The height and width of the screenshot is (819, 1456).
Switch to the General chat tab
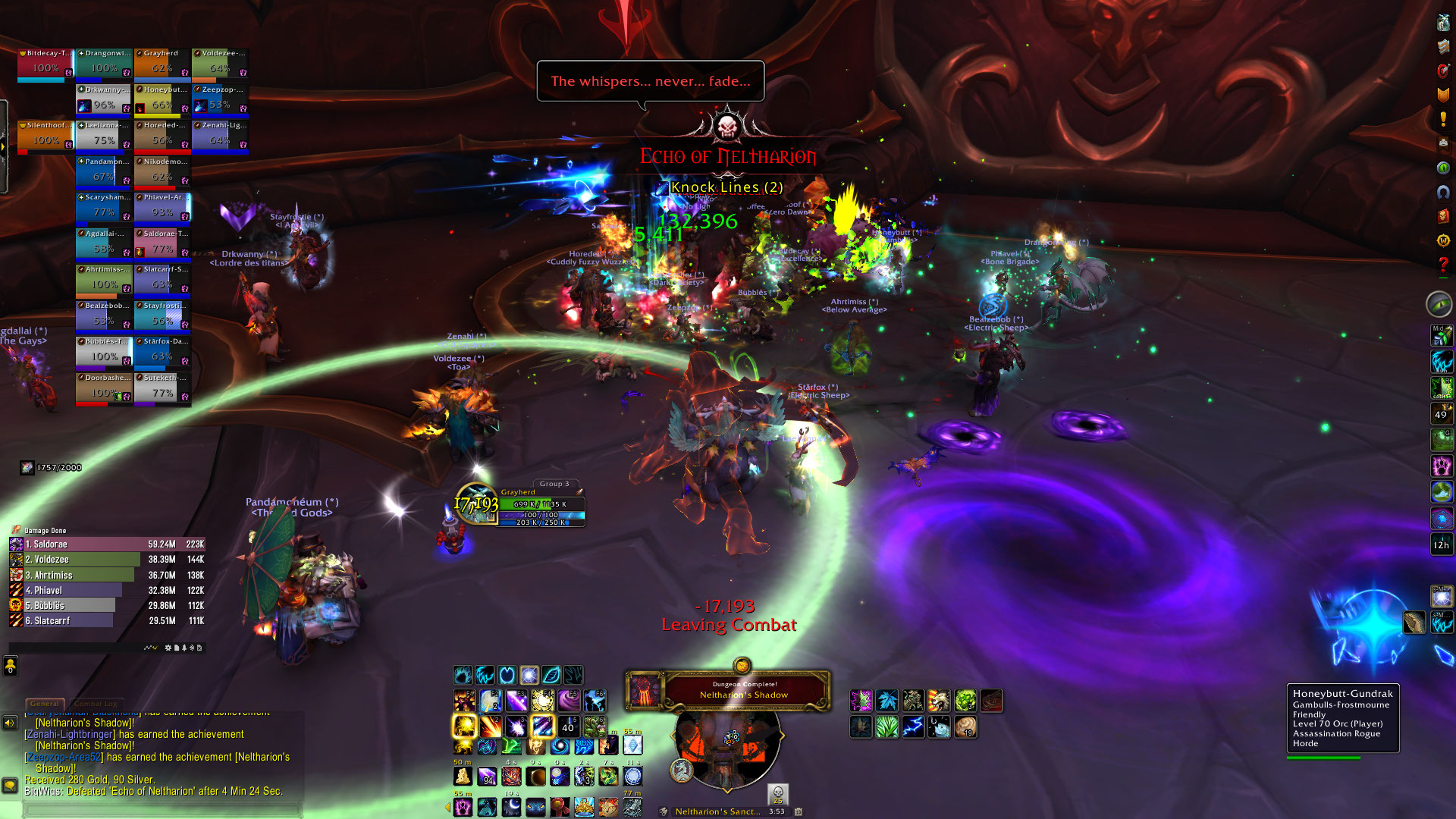[44, 704]
